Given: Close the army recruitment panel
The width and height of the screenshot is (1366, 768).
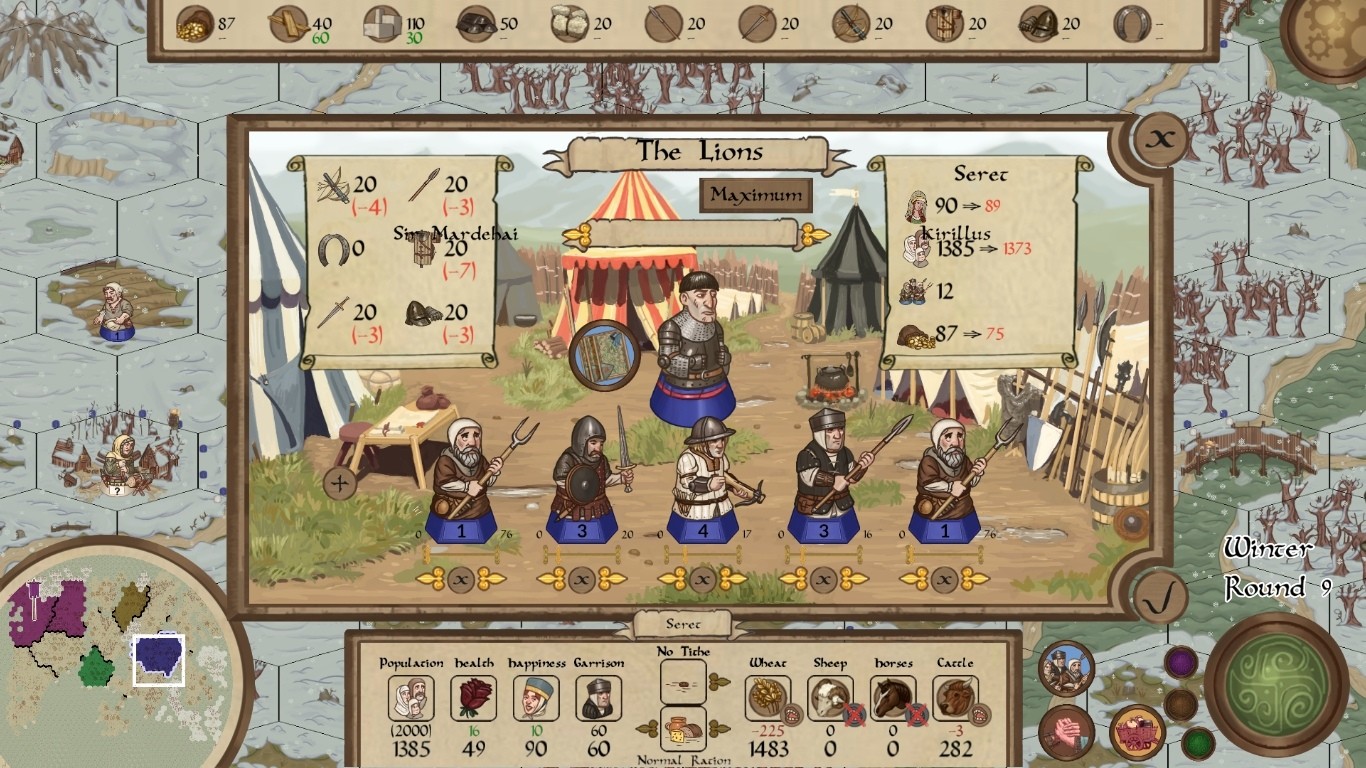Looking at the screenshot, I should pos(1160,139).
